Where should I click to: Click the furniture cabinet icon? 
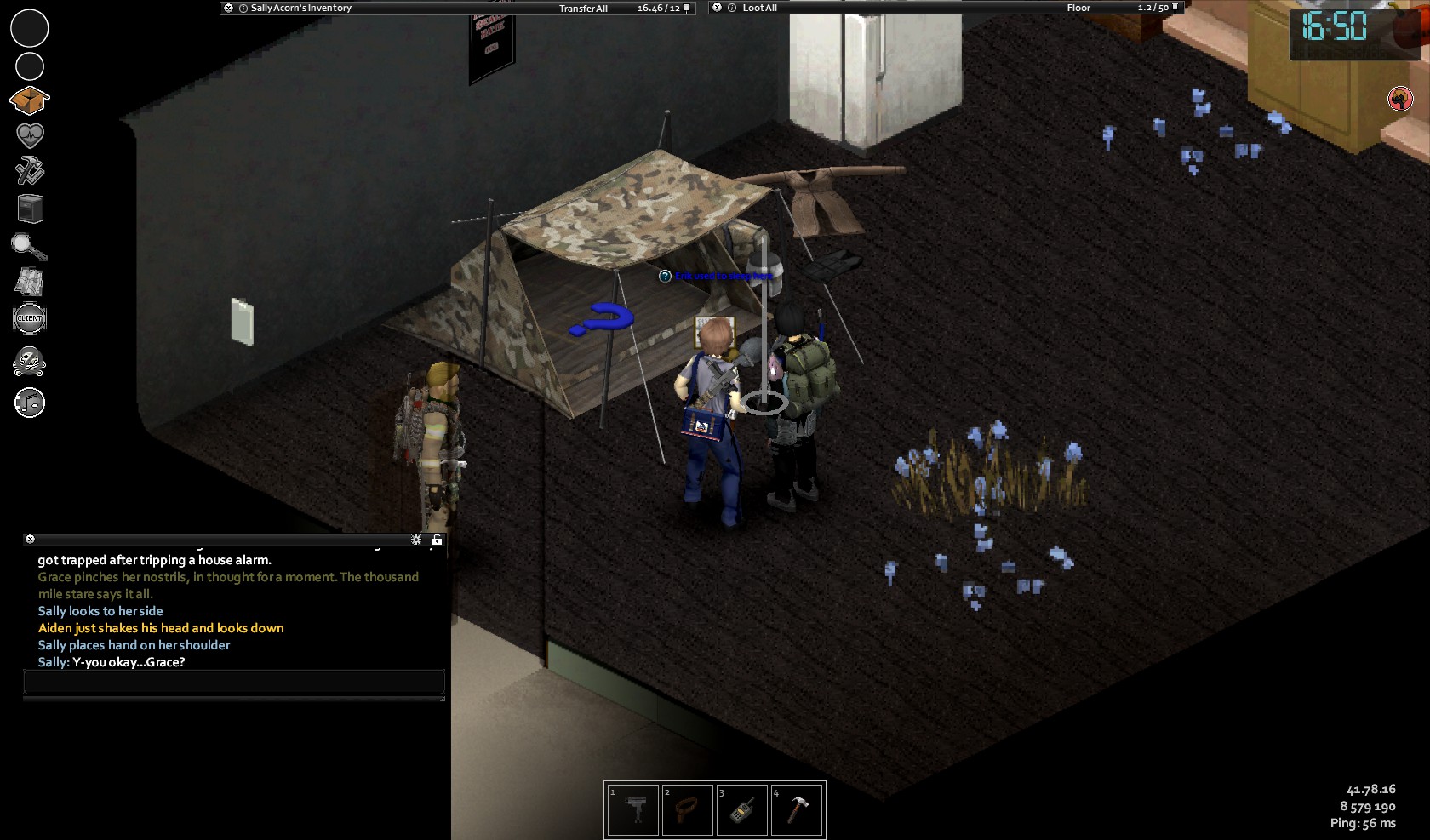(x=30, y=209)
